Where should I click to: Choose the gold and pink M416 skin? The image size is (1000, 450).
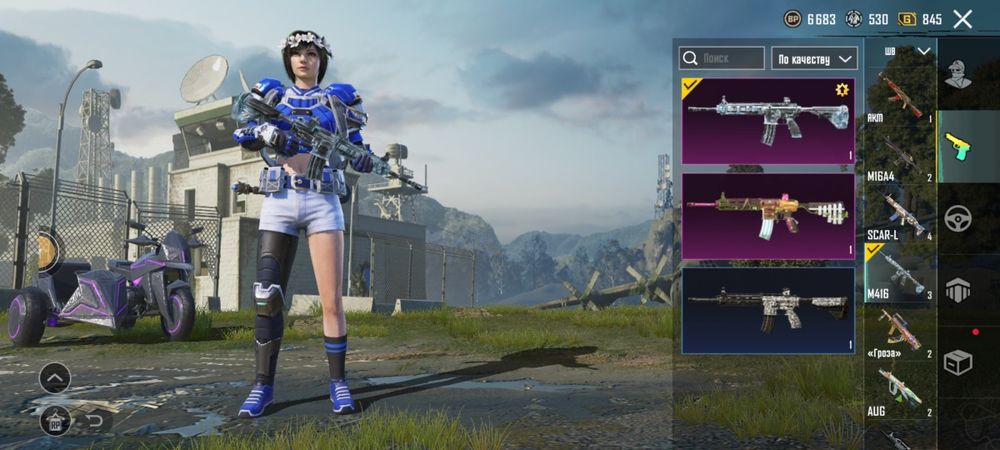[768, 216]
